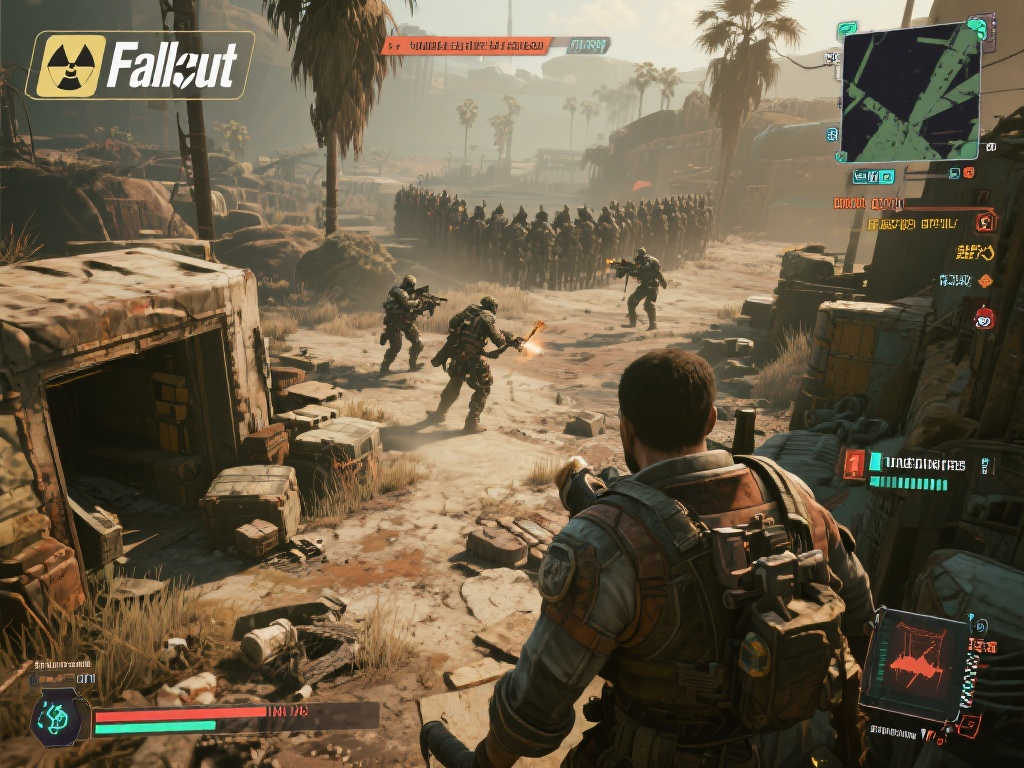
Task: Click the cyan spiral icon beside weapon panel
Action: click(x=980, y=626)
